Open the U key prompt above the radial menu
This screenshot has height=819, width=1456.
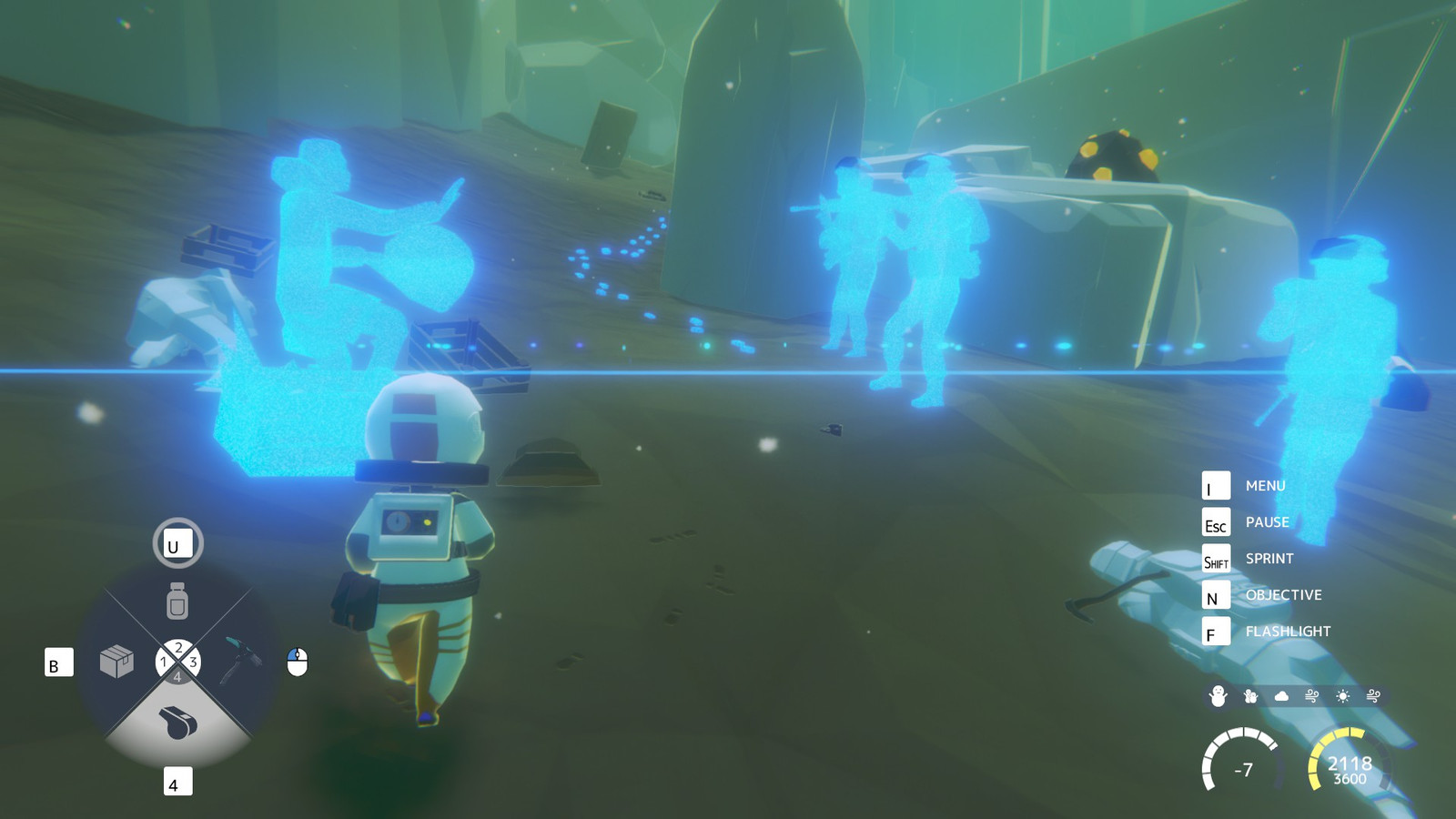click(x=177, y=543)
